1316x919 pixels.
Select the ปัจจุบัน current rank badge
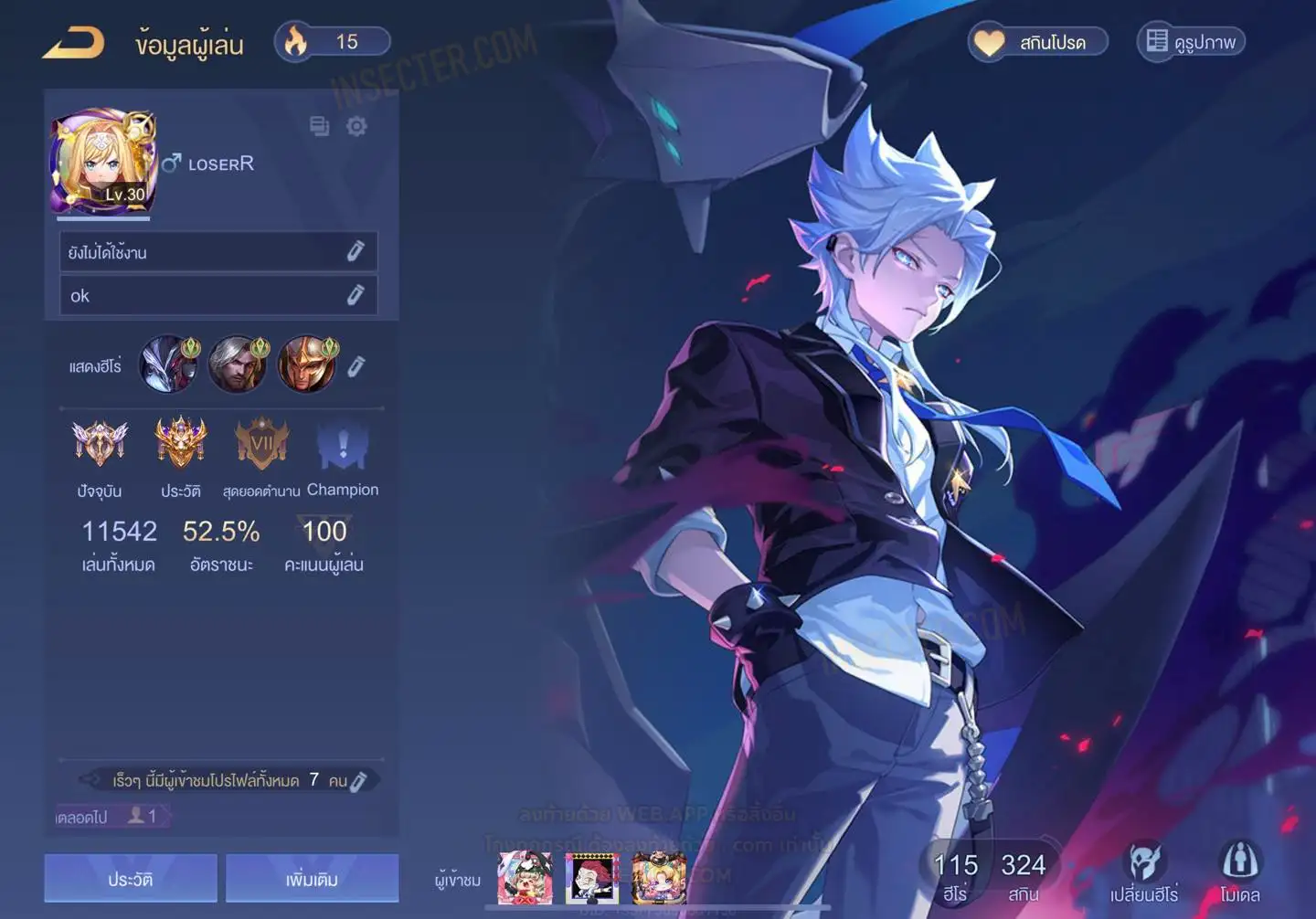click(100, 445)
